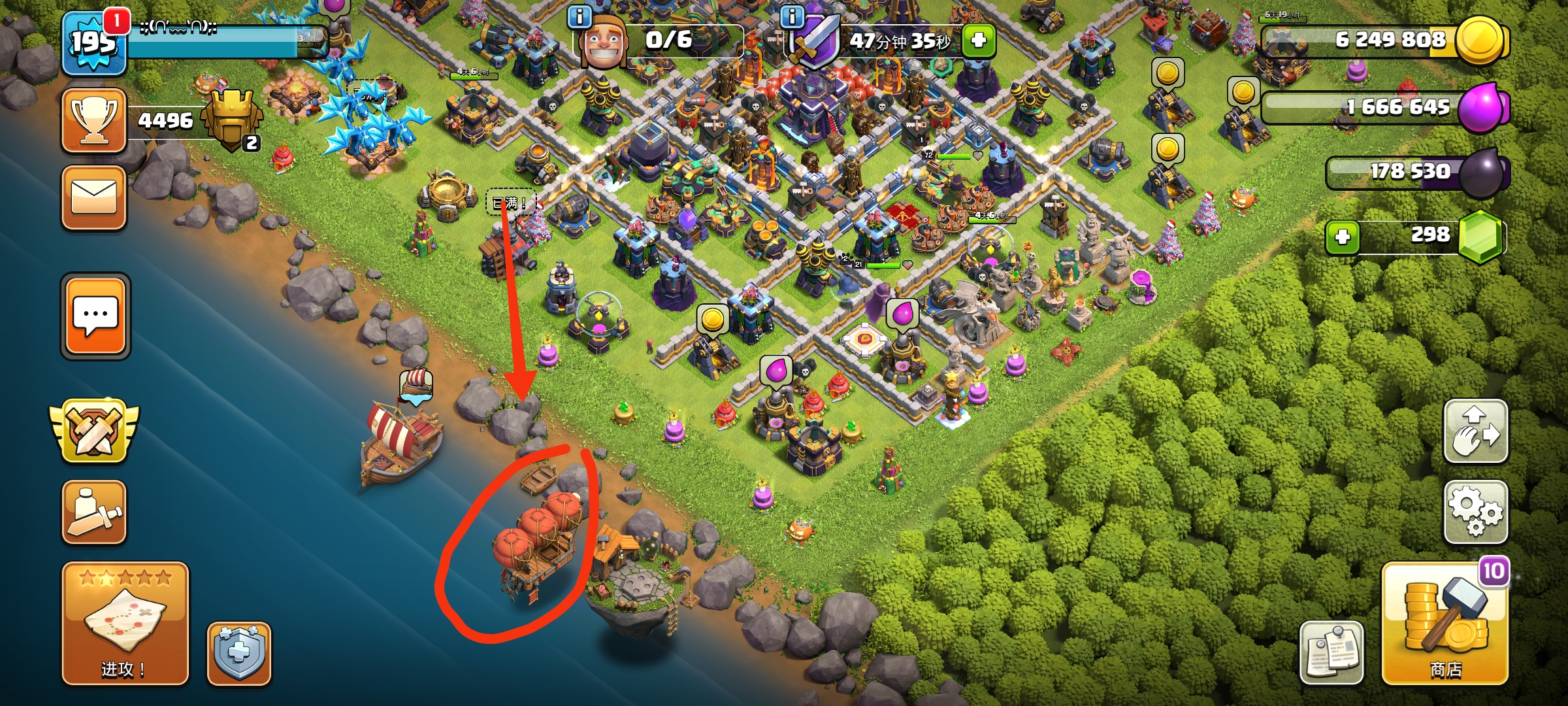Viewport: 1568px width, 706px height.
Task: Open the mail inbox
Action: (x=94, y=197)
